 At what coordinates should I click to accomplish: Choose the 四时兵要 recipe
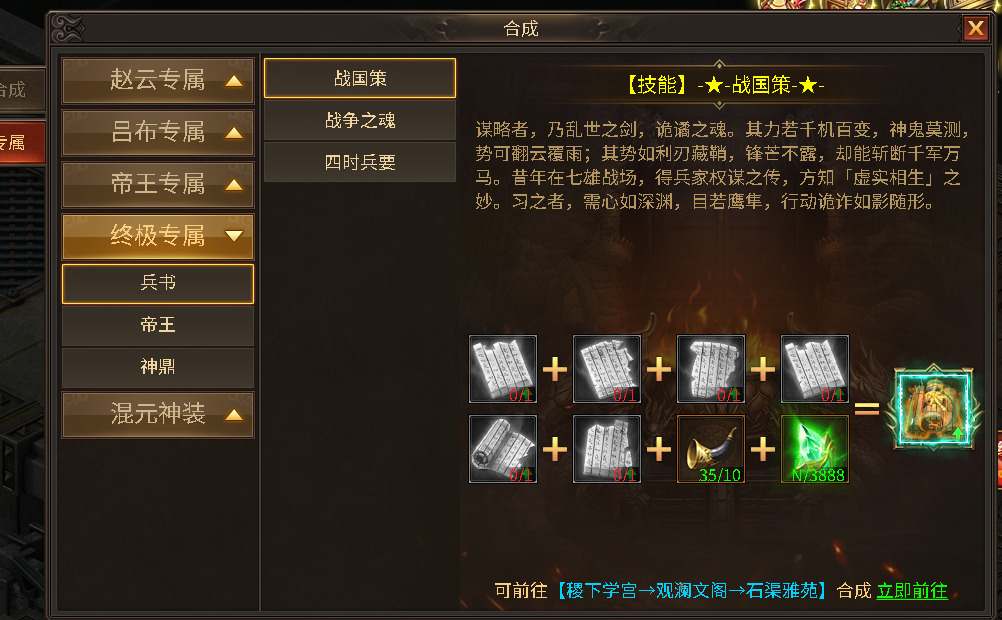[360, 163]
